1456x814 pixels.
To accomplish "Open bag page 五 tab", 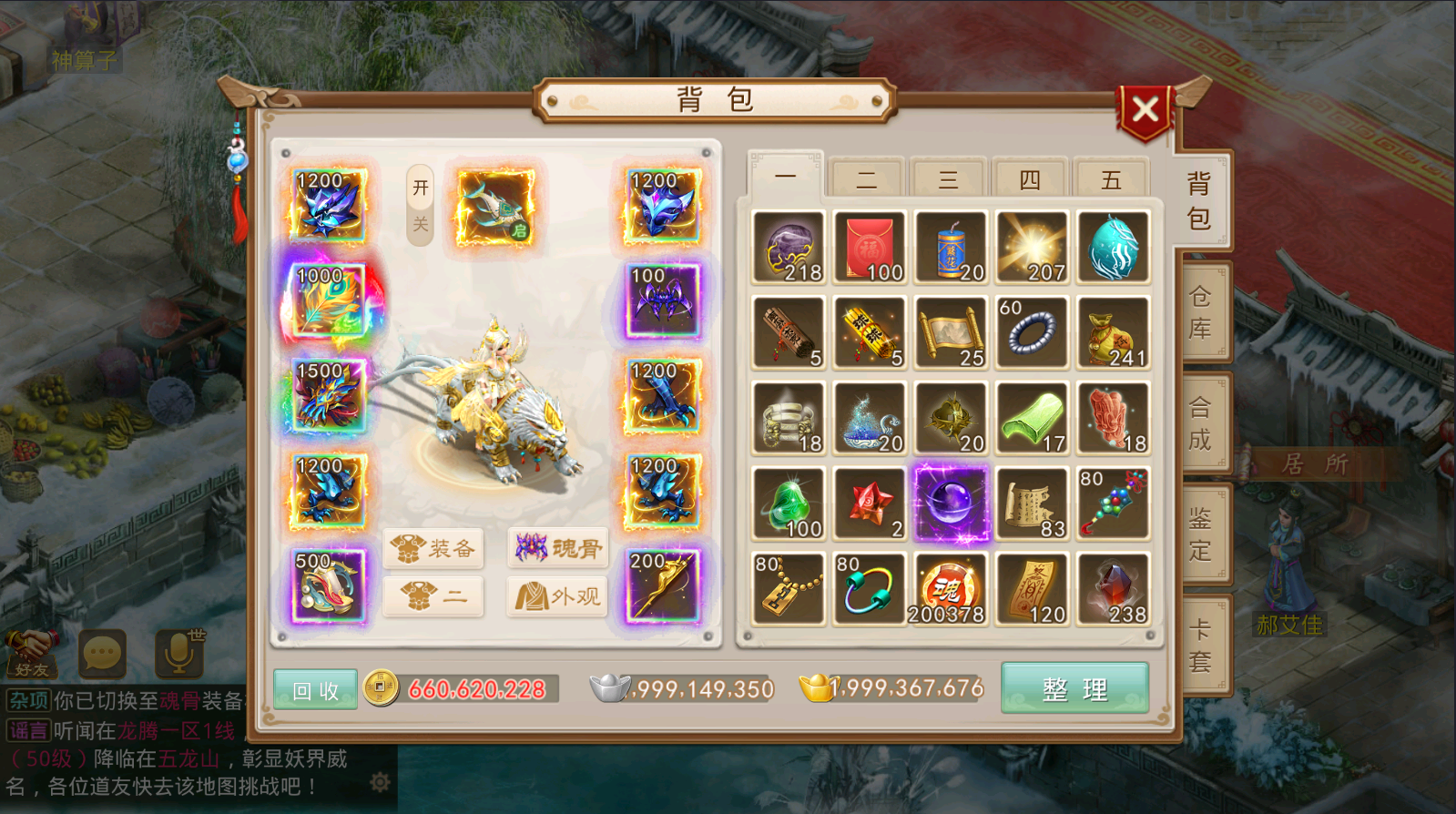I will (x=1111, y=178).
